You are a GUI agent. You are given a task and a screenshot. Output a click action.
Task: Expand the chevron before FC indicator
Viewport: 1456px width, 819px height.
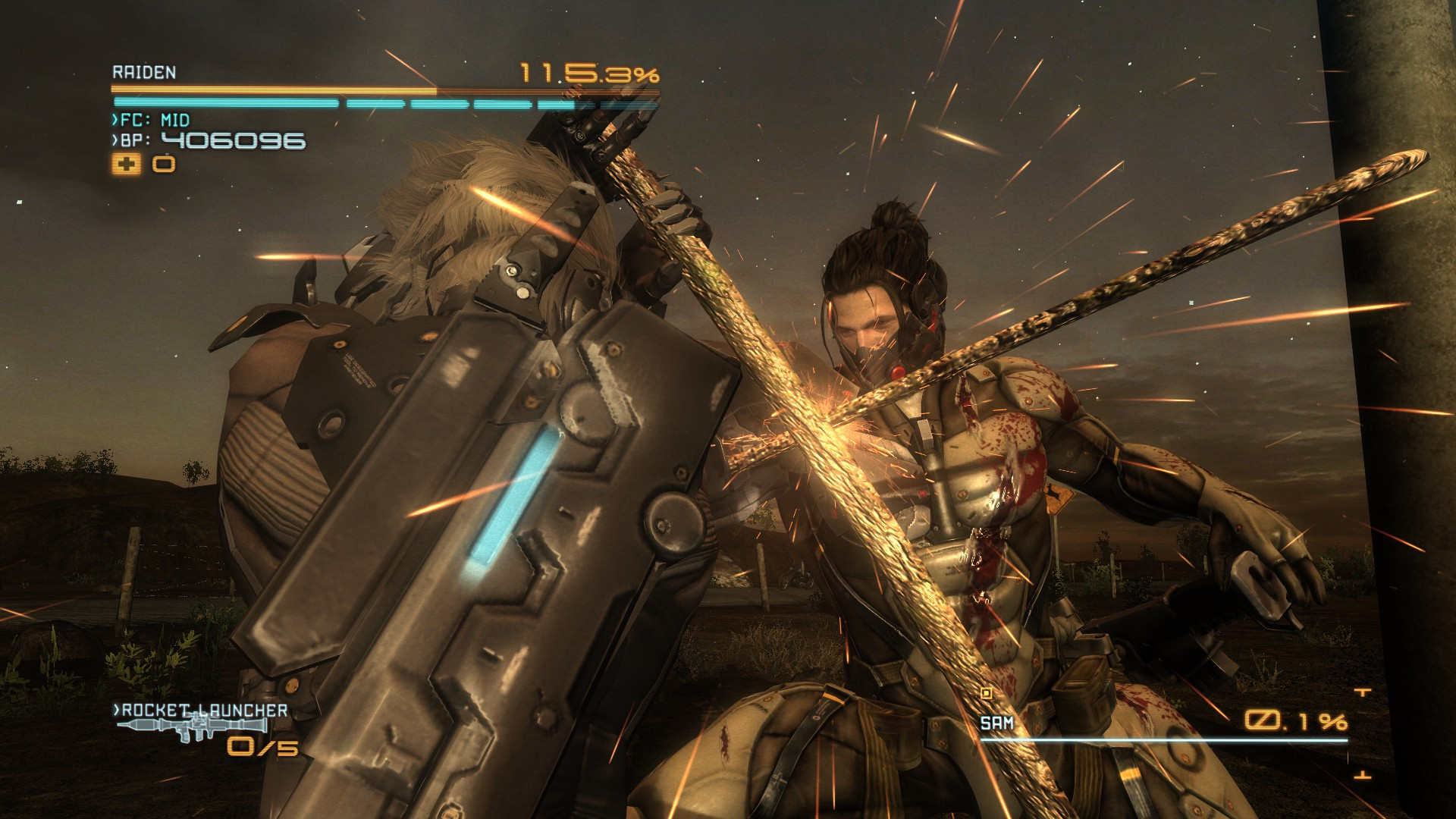[x=115, y=120]
